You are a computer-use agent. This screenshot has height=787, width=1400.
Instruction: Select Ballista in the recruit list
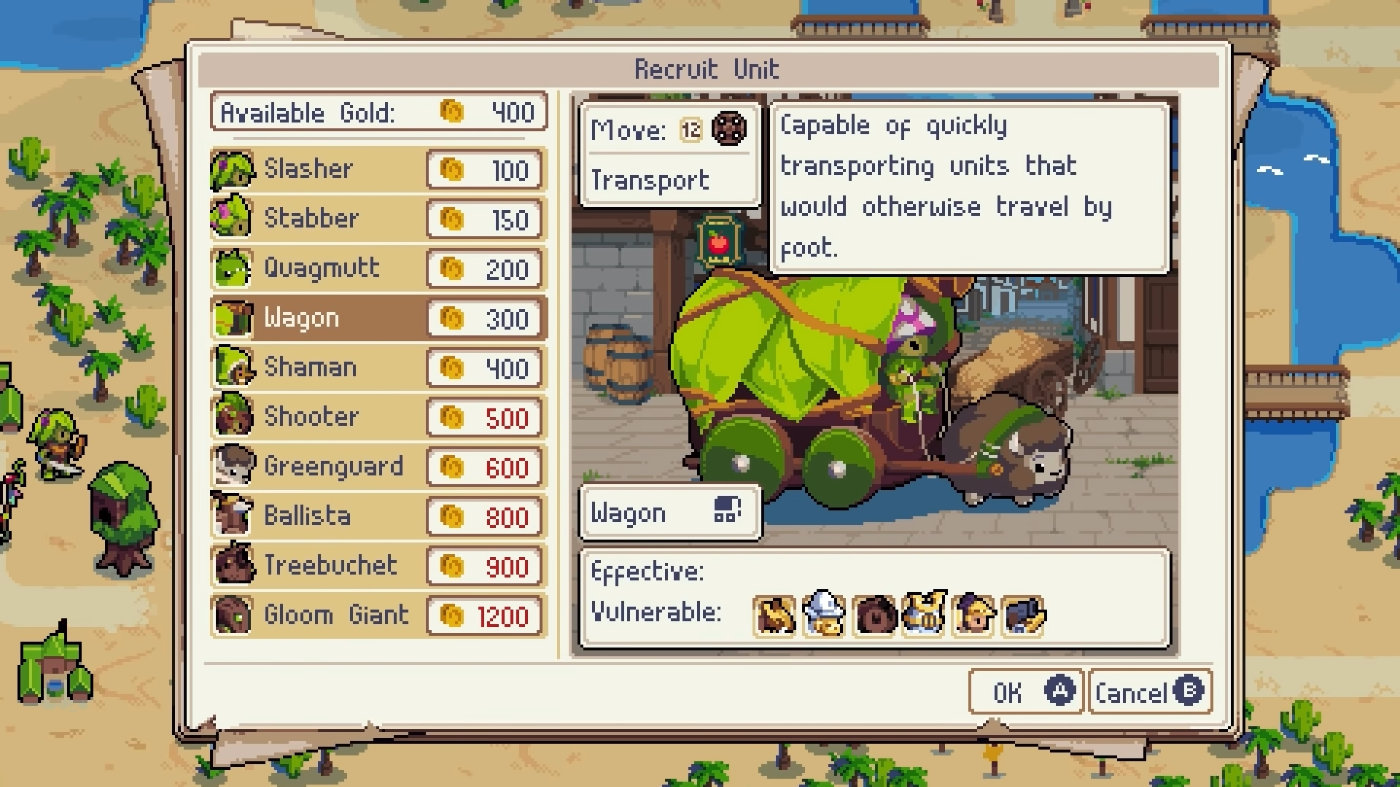click(x=378, y=516)
